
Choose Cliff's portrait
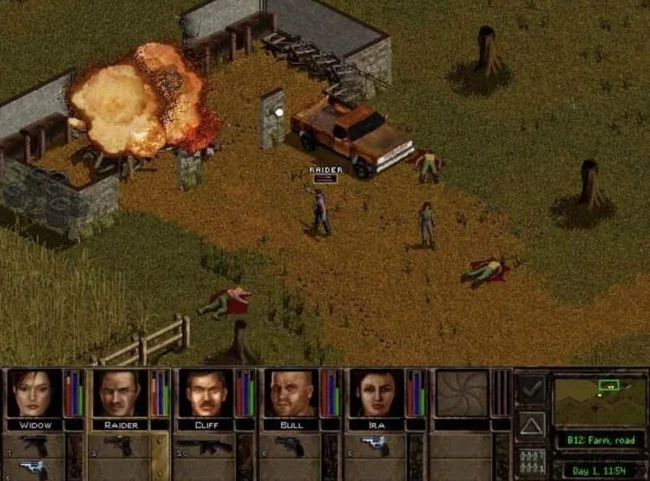point(205,393)
